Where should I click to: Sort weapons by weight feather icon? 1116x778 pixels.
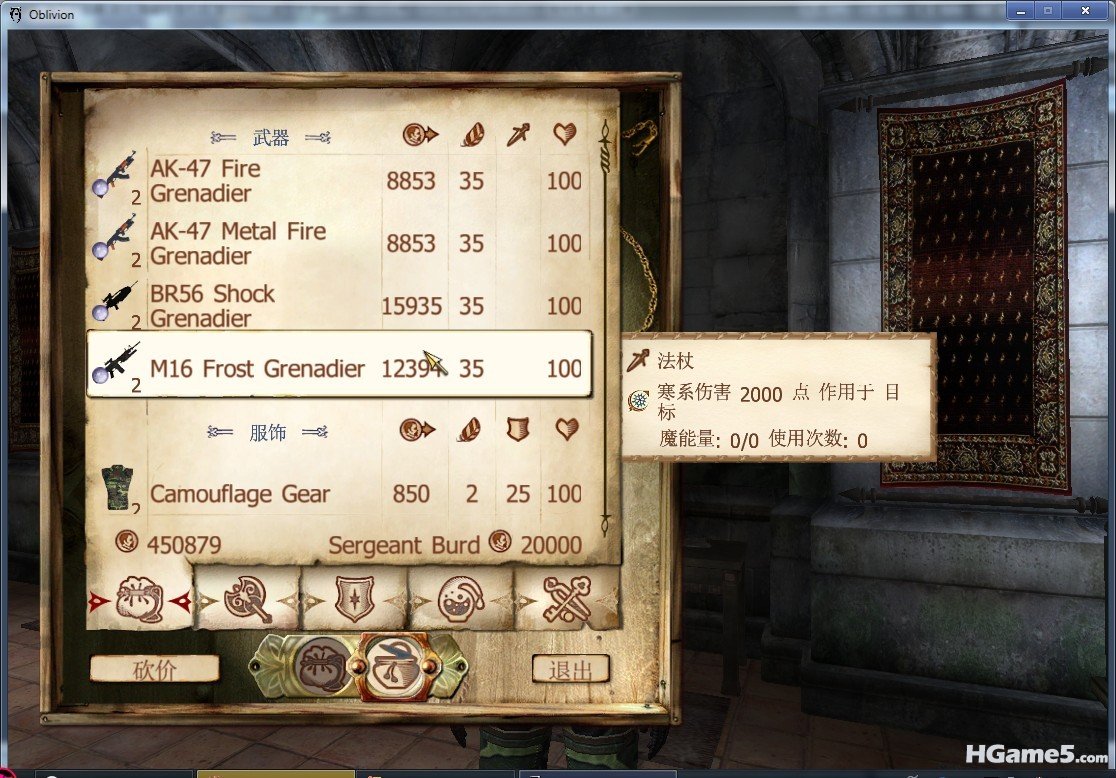click(471, 134)
